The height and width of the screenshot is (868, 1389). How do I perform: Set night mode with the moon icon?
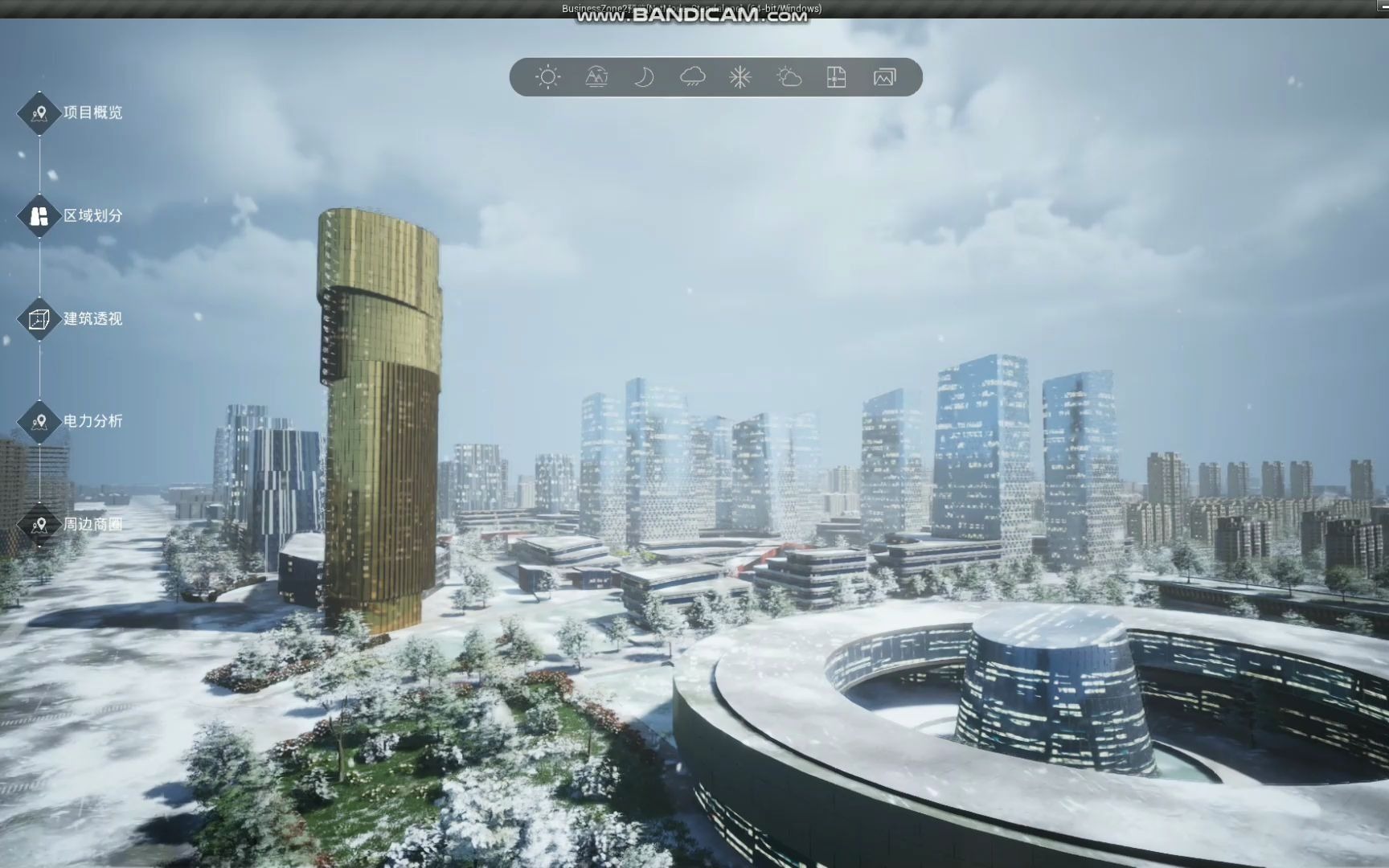pos(644,77)
